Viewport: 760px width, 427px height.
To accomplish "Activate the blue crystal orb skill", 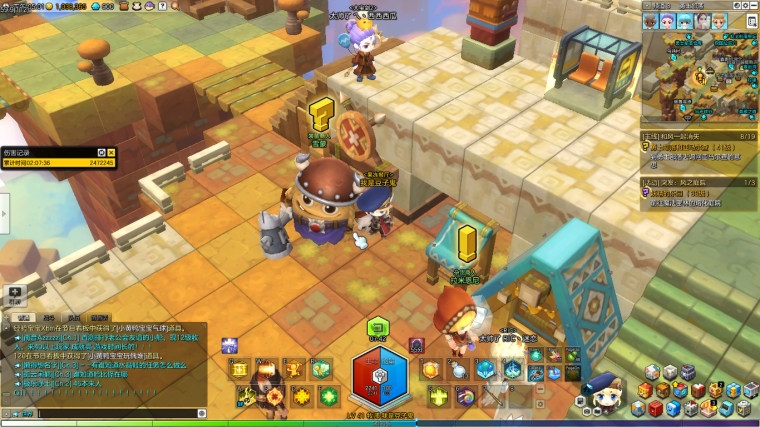I will click(485, 369).
